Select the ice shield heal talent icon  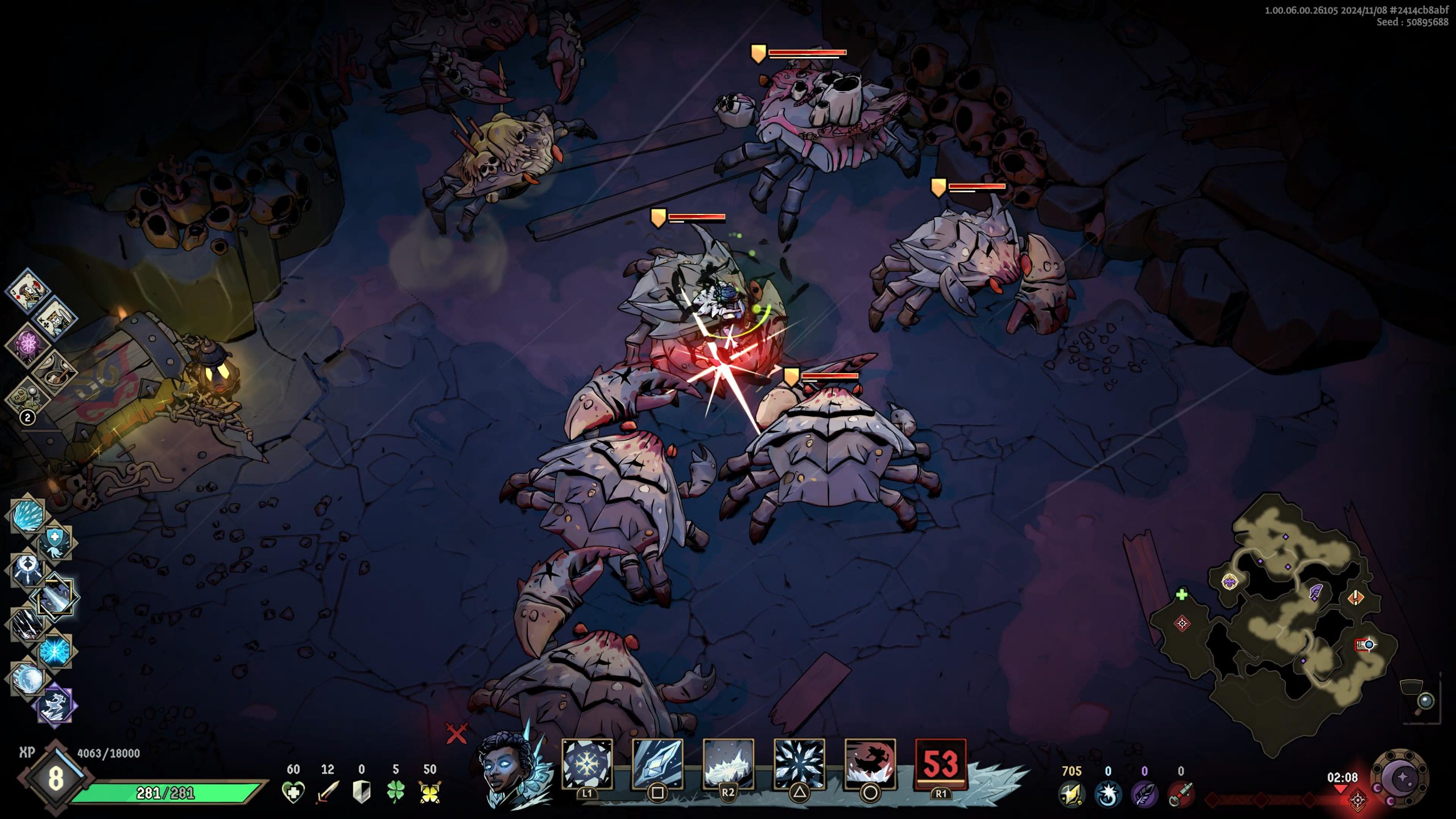55,539
